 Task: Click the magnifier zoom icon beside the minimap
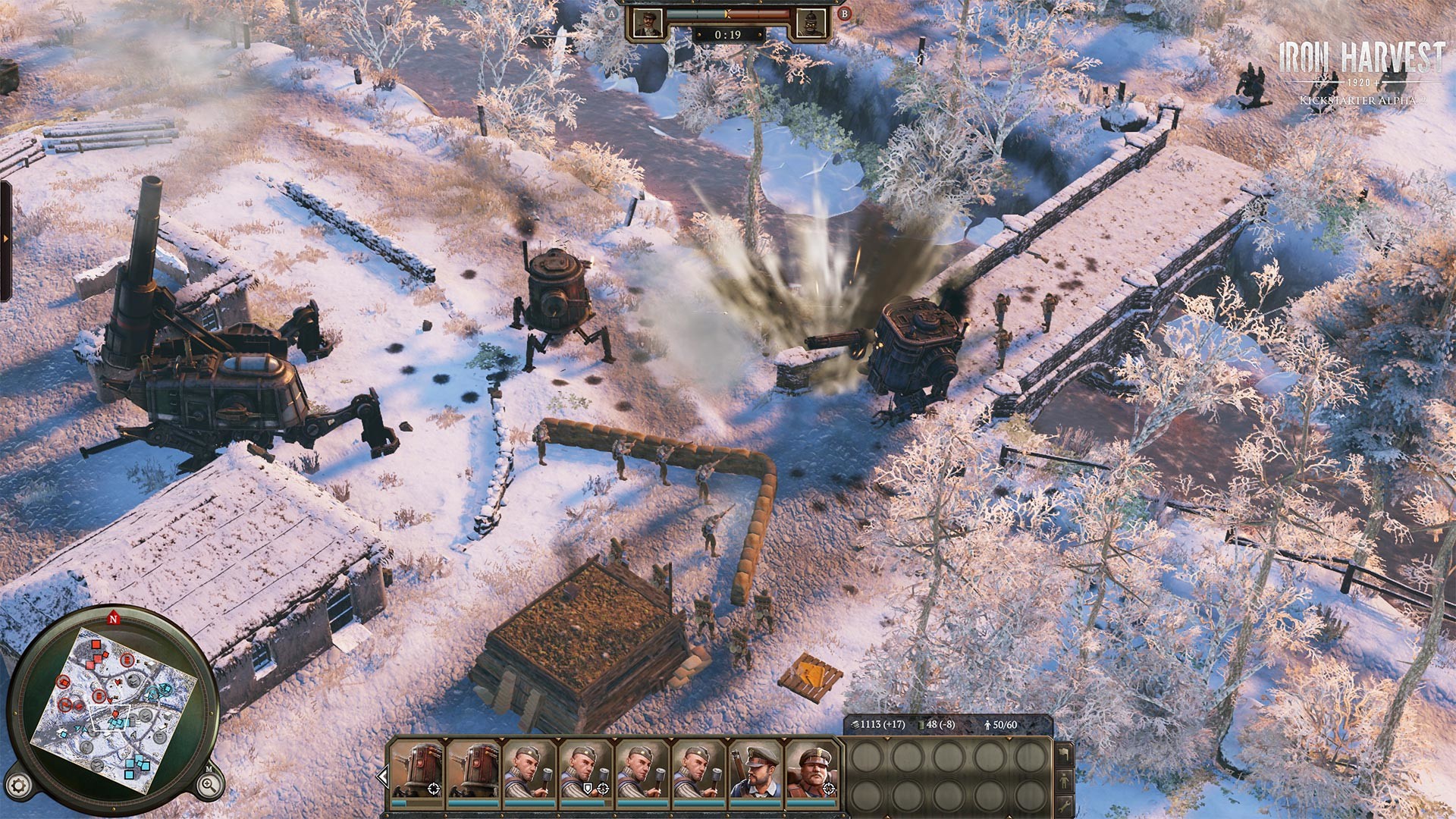pos(207,784)
